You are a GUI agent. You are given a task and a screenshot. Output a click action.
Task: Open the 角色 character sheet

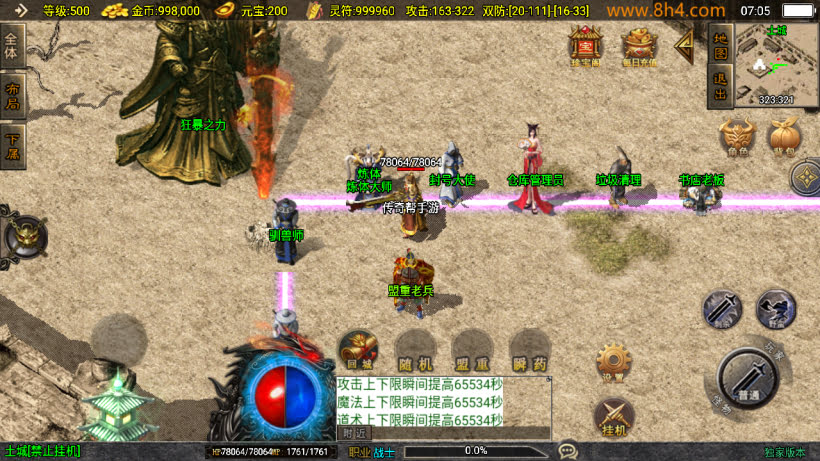coord(736,138)
